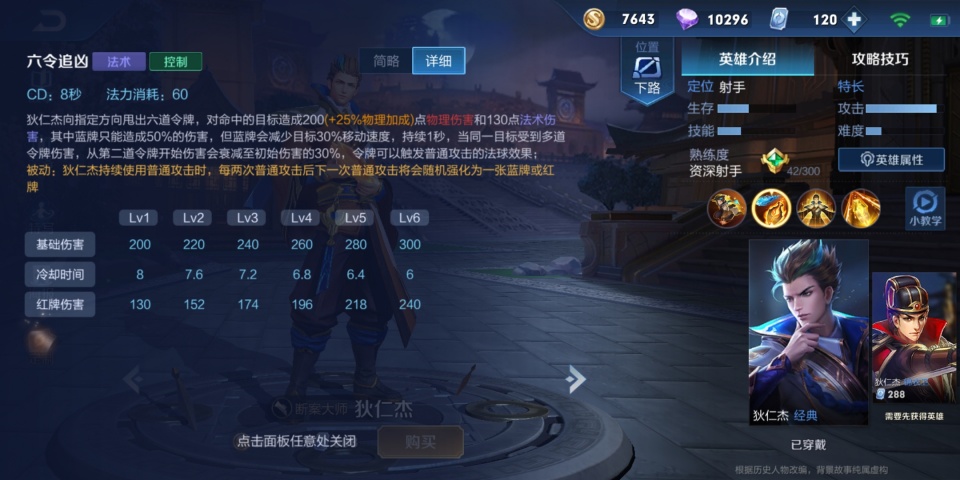Screen dimensions: 960x480
Task: Play the 小教学 mini tutorial
Action: point(925,207)
